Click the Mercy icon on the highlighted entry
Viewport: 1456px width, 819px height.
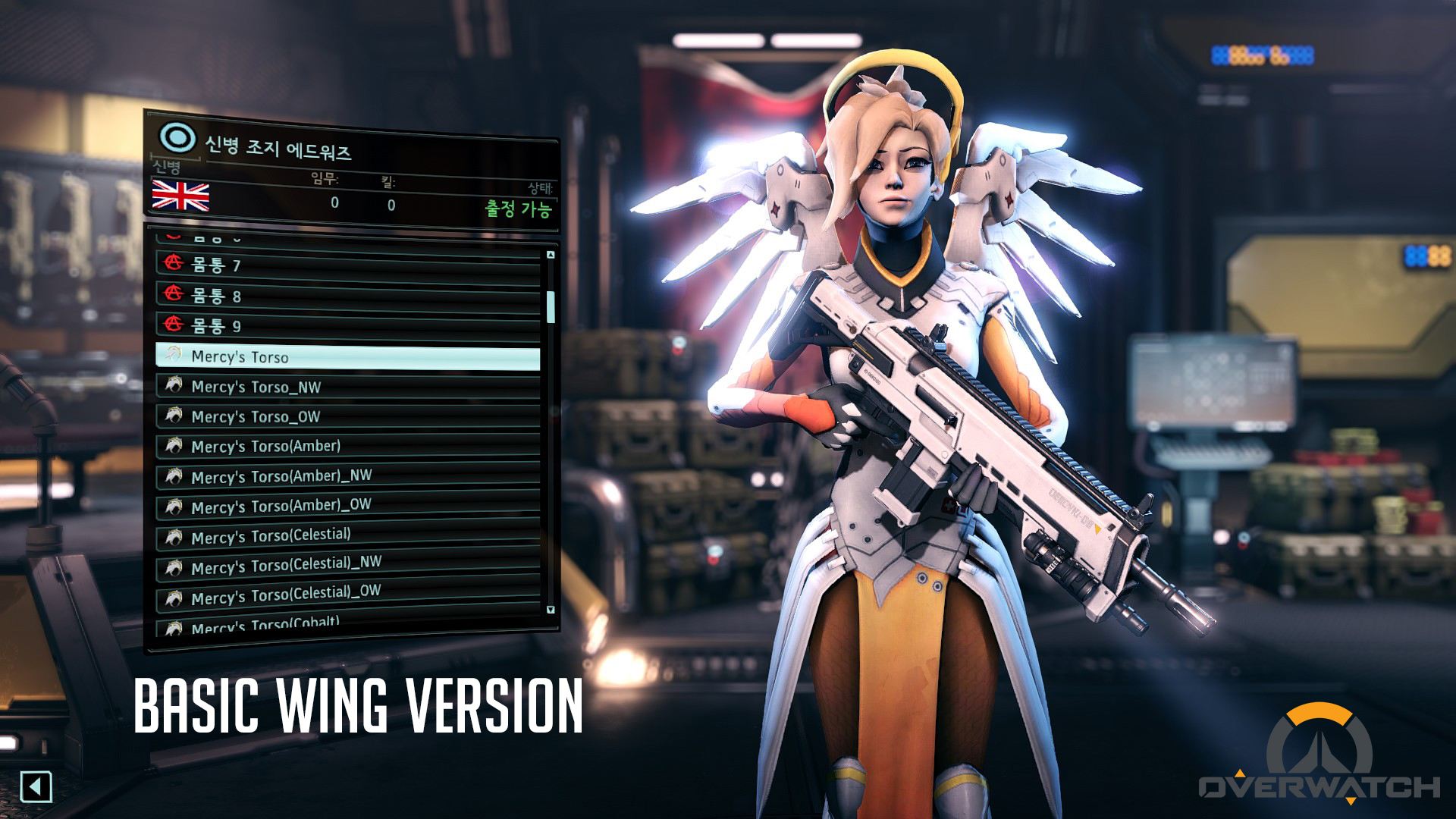[174, 353]
